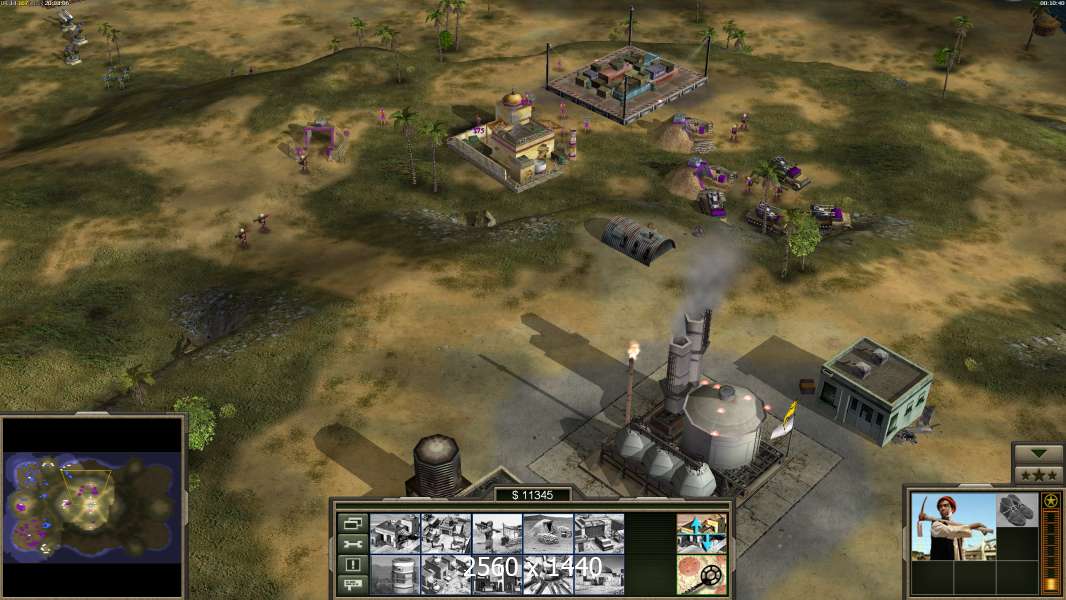This screenshot has height=600, width=1066.
Task: Use the magnifier scan icon
Action: click(x=701, y=574)
